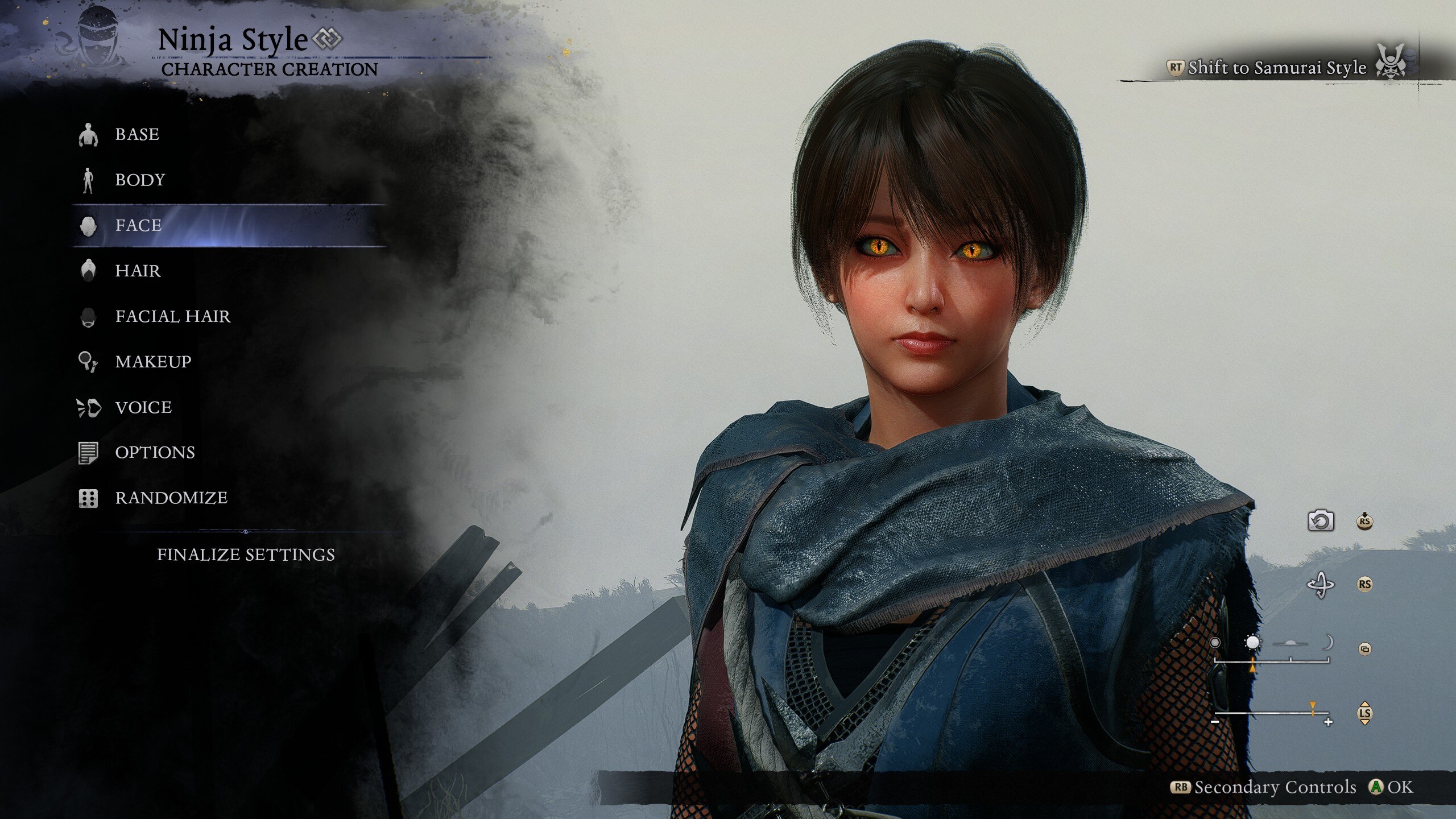
Task: Click the zoom minus sign
Action: click(x=1215, y=722)
